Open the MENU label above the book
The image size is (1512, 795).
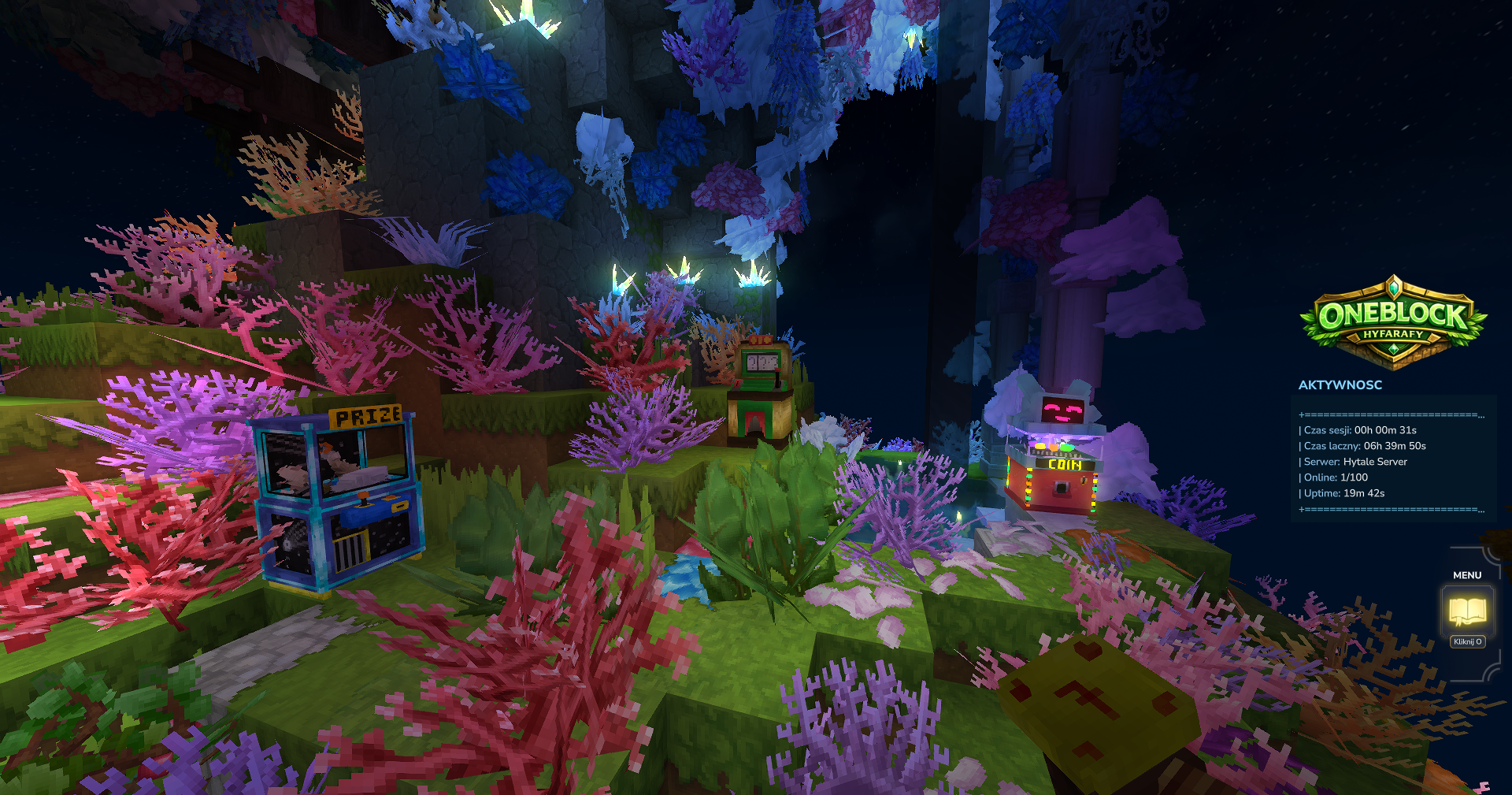(1466, 575)
